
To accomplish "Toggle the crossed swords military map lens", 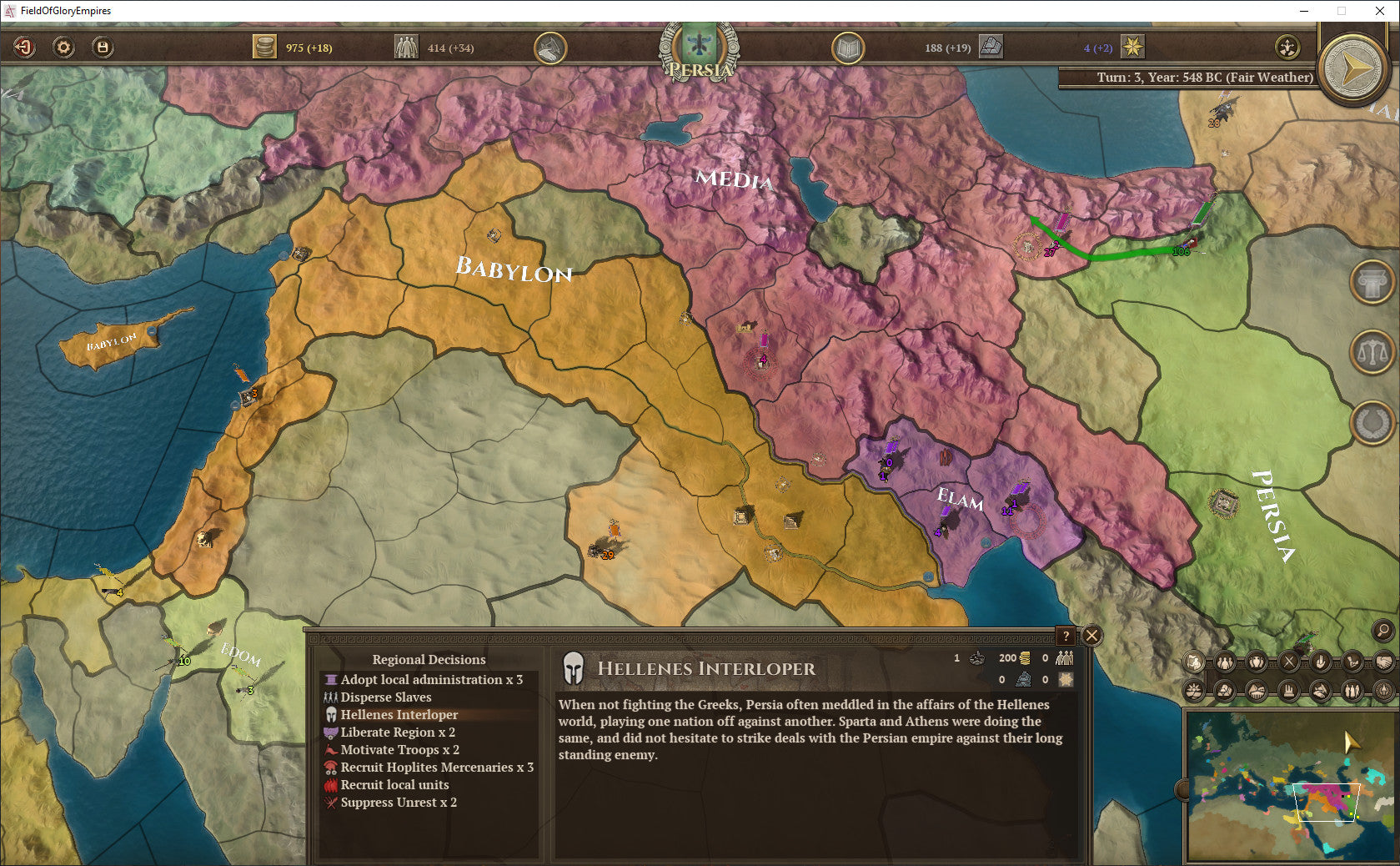I will 1289,661.
